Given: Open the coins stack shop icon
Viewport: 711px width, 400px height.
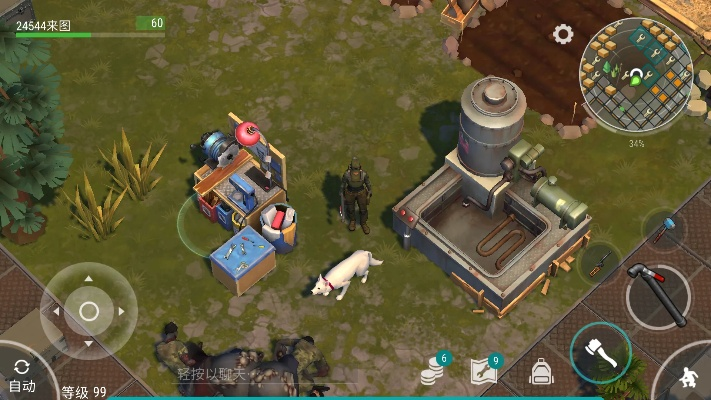Looking at the screenshot, I should pos(432,372).
